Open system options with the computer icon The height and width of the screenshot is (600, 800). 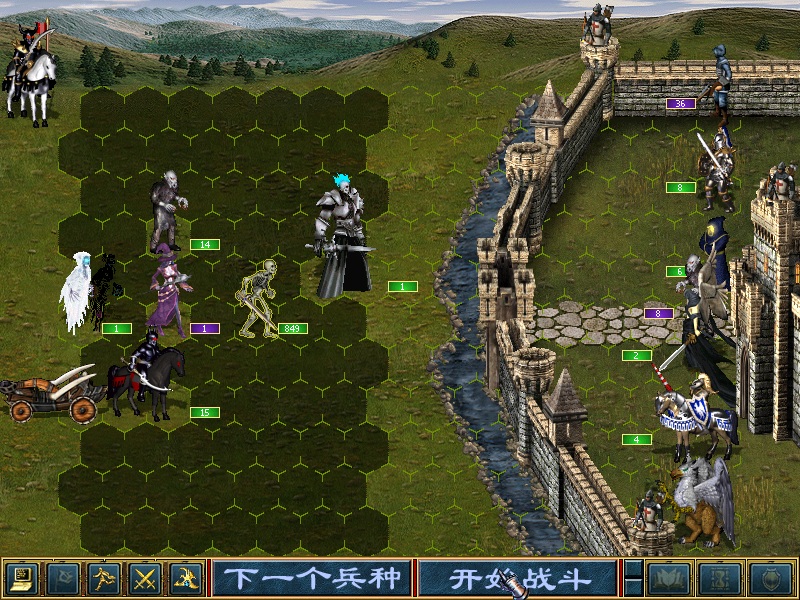(21, 577)
